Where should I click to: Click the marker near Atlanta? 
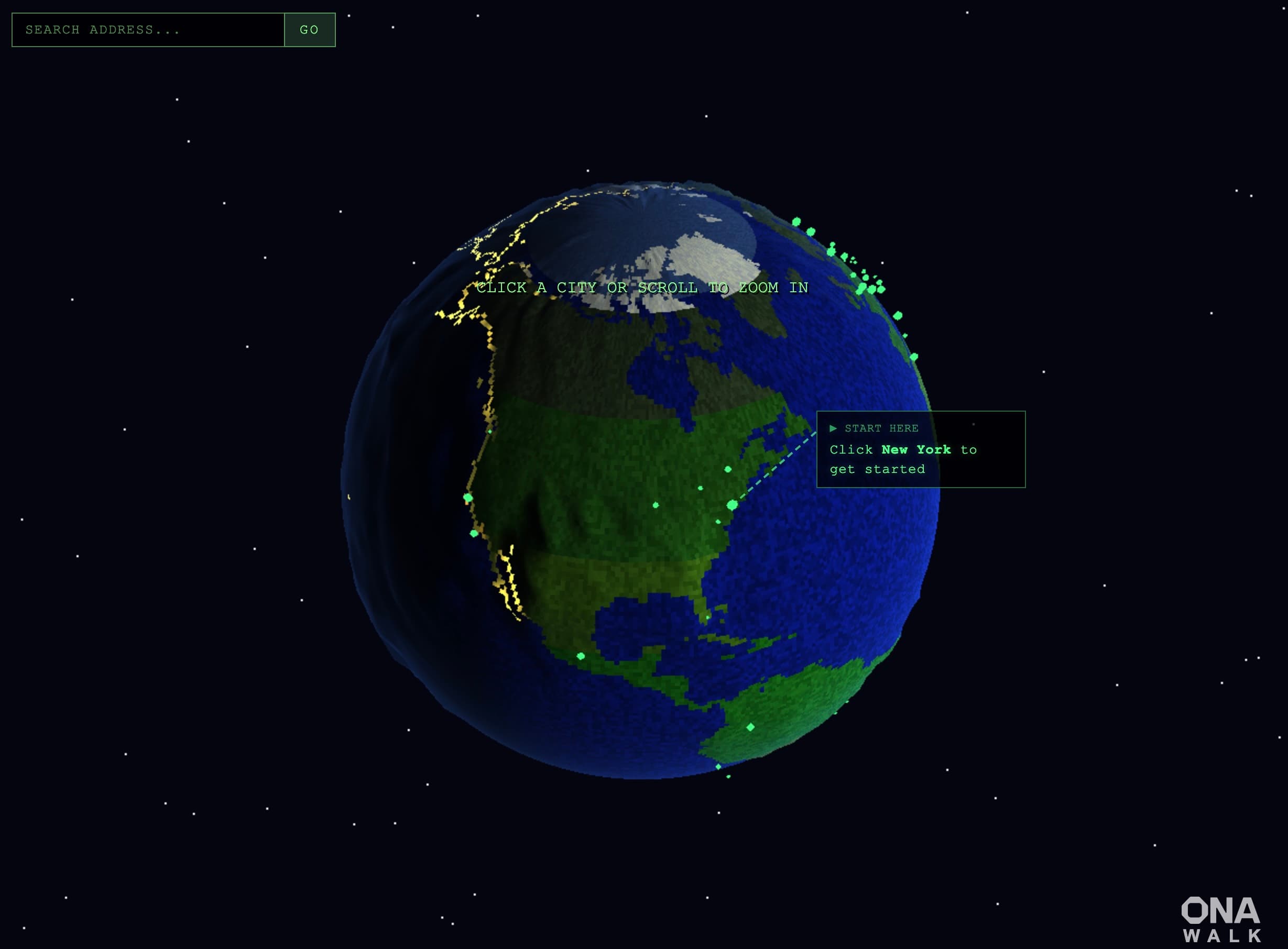[718, 523]
